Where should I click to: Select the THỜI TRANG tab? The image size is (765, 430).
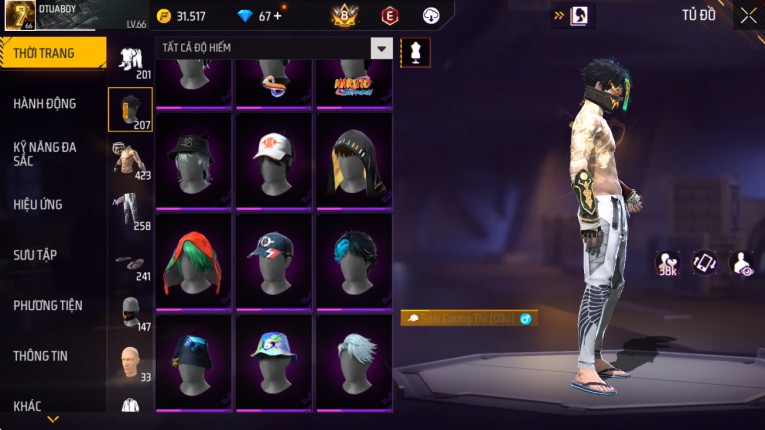pos(44,53)
